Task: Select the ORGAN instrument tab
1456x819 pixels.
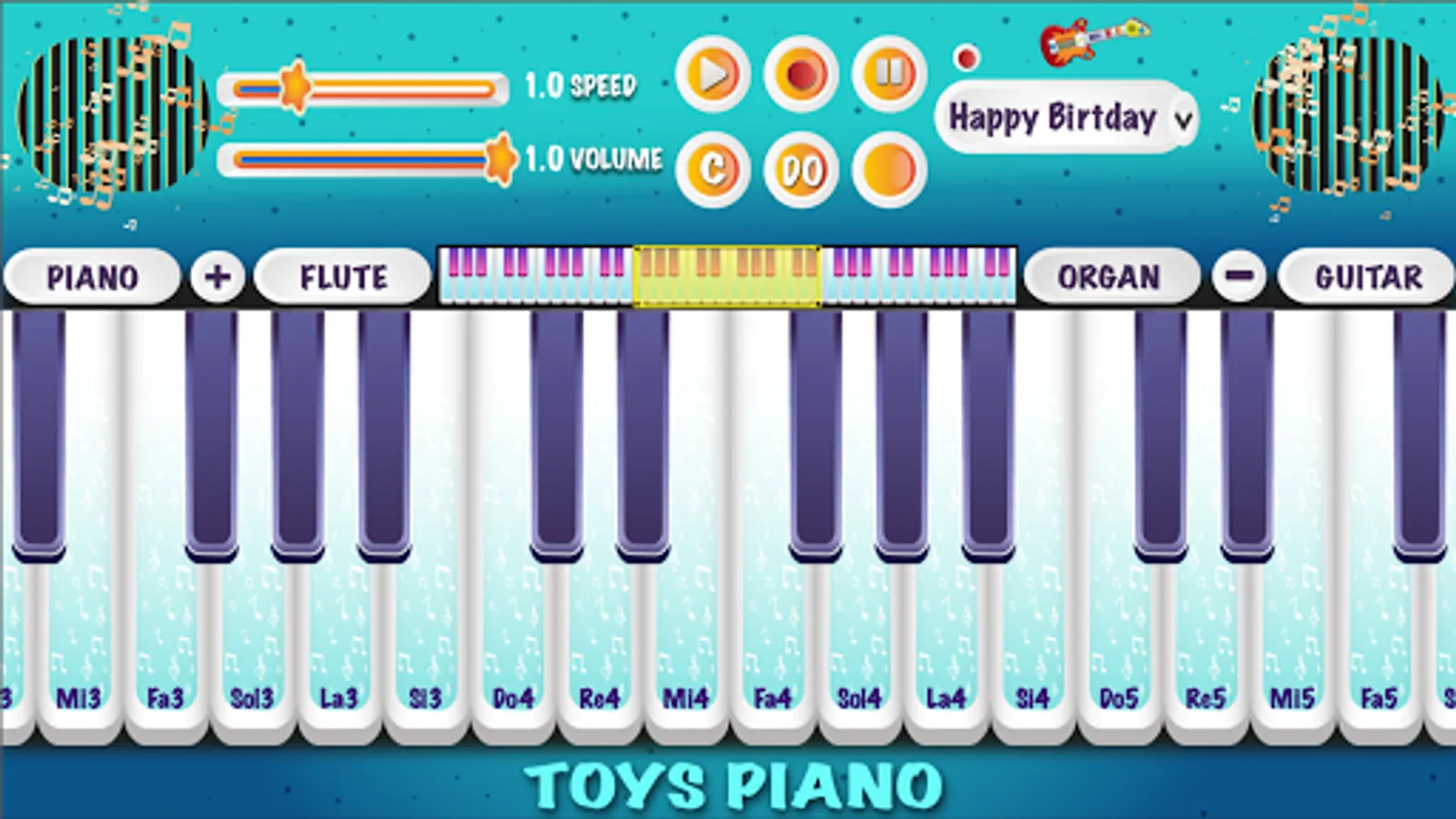Action: pyautogui.click(x=1109, y=276)
